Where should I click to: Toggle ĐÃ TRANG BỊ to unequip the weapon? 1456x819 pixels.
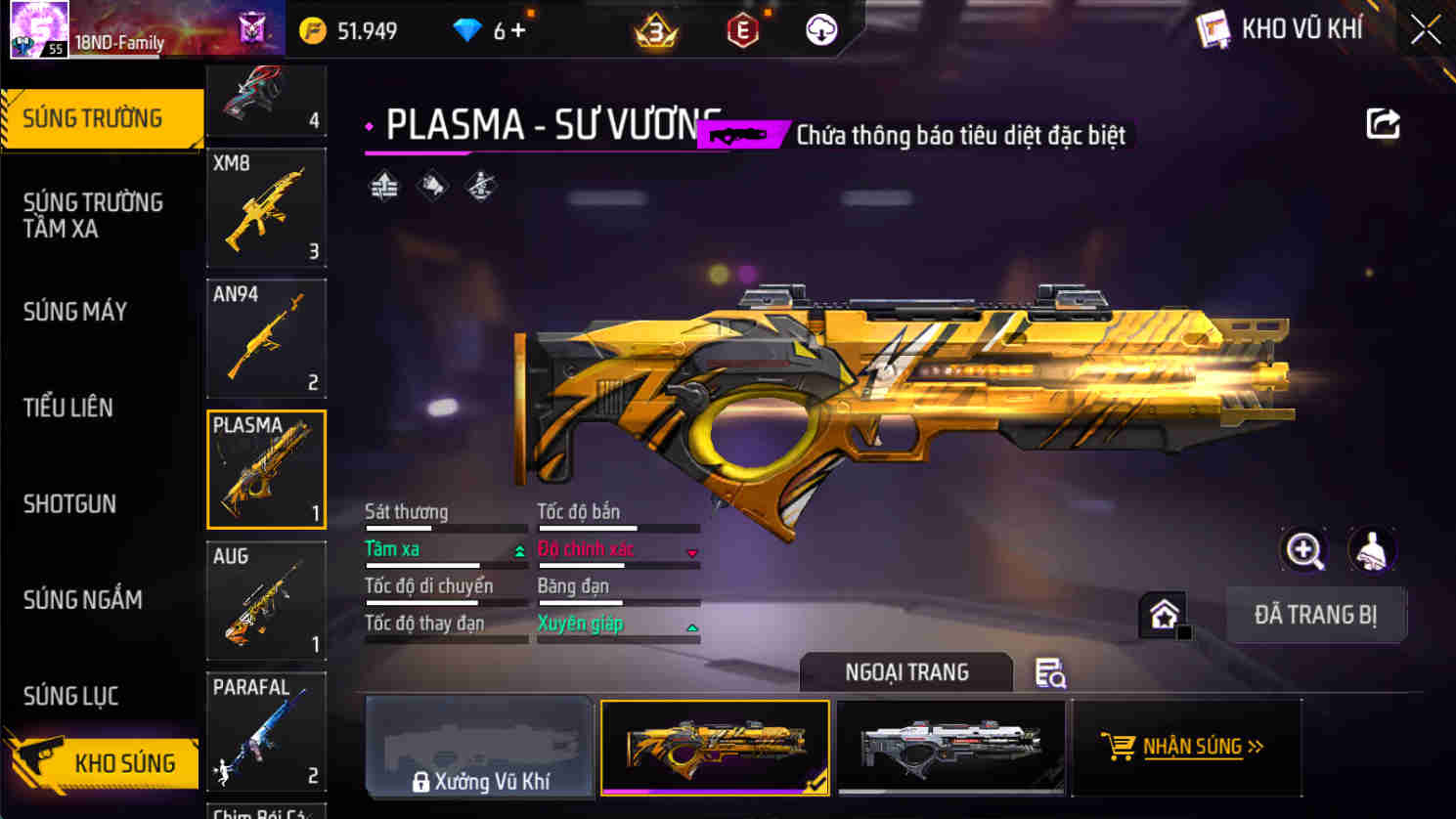[x=1315, y=615]
